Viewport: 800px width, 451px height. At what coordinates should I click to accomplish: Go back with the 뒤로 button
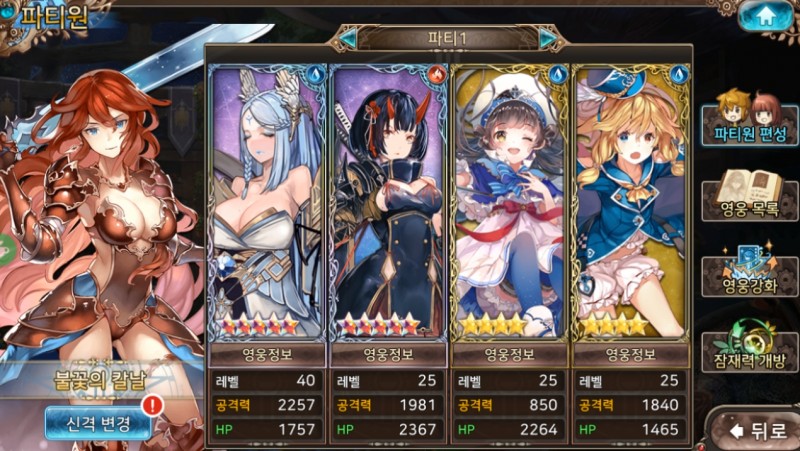point(759,431)
